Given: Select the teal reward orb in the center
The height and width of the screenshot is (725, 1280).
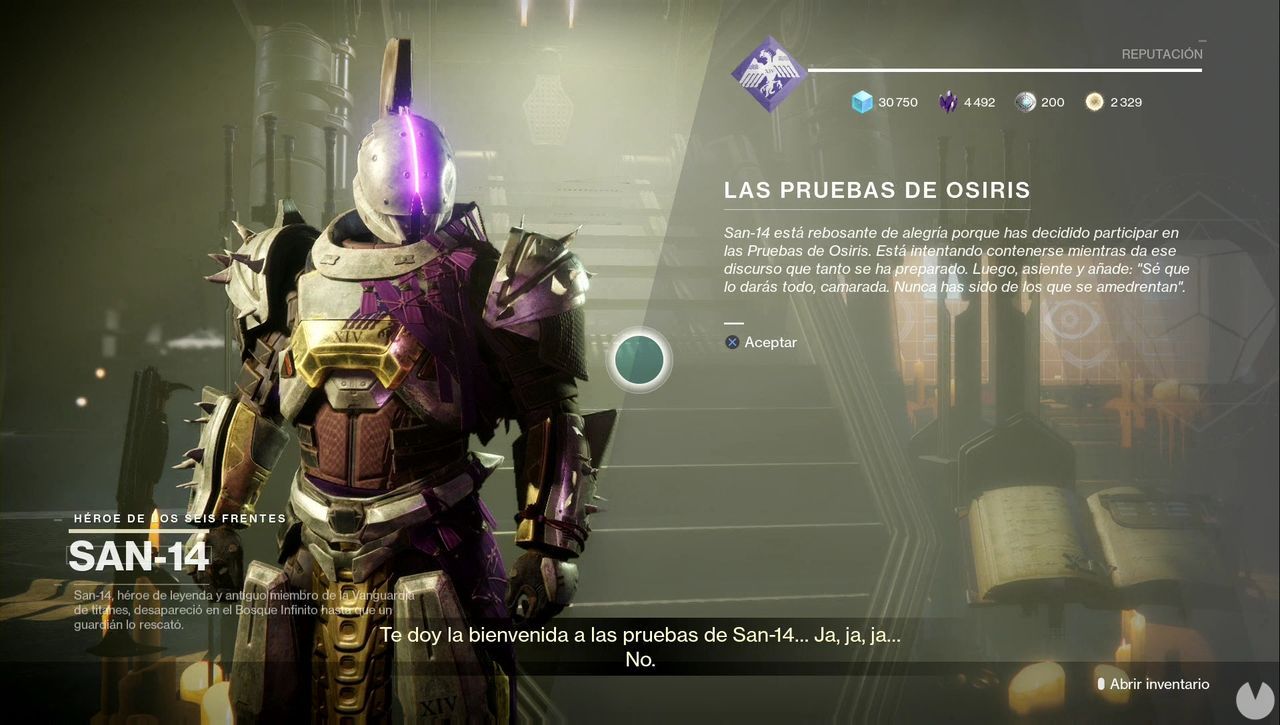Looking at the screenshot, I should [x=639, y=360].
